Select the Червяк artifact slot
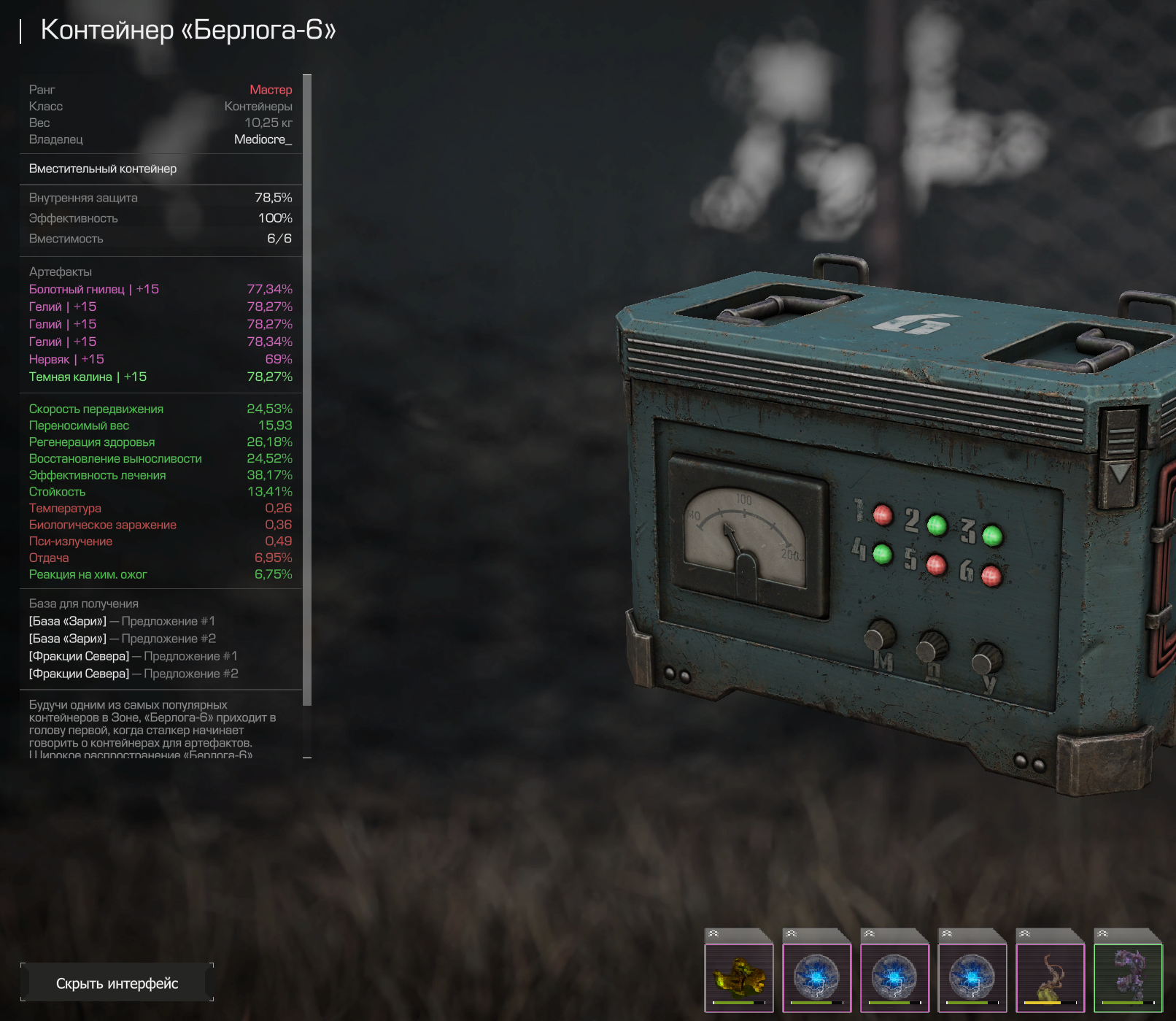Viewport: 1176px width, 1021px height. pyautogui.click(x=1050, y=977)
